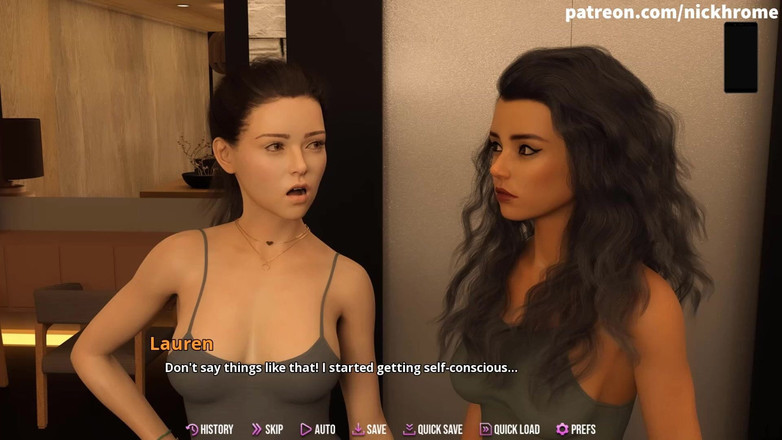
Task: Do a Quick Save
Action: 433,429
